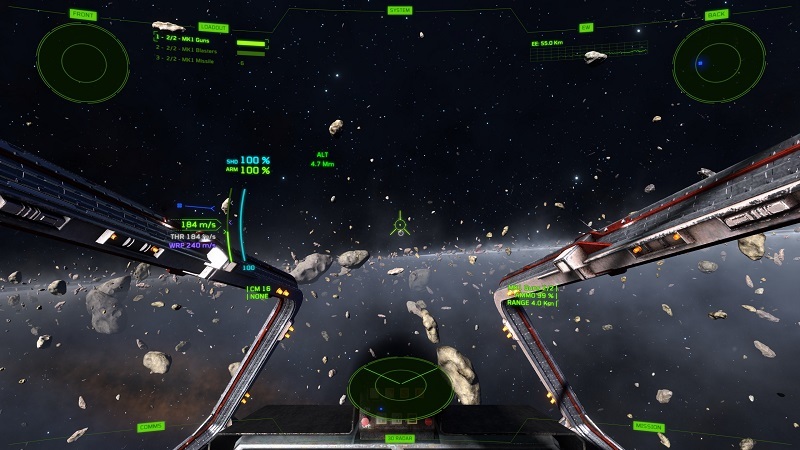
Task: Select the green target marker ahead
Action: (399, 223)
